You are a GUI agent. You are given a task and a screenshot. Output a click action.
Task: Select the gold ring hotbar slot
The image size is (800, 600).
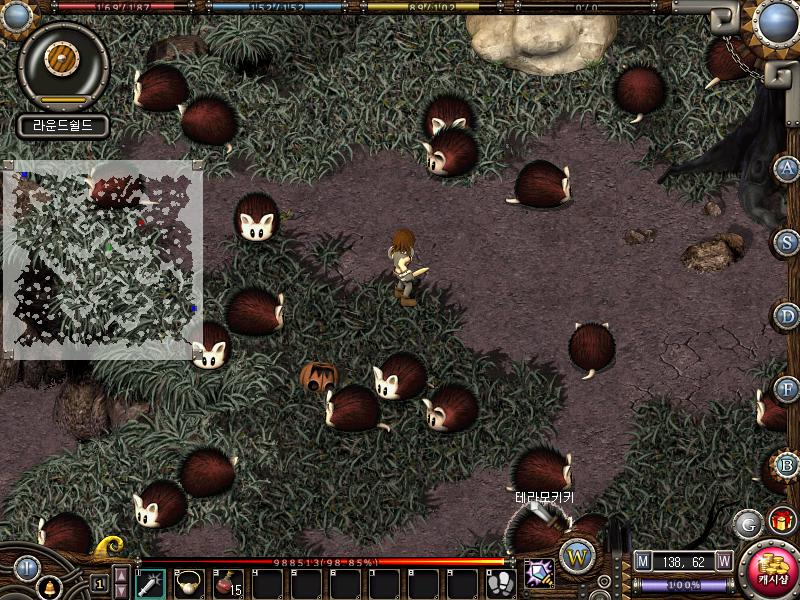(x=189, y=582)
